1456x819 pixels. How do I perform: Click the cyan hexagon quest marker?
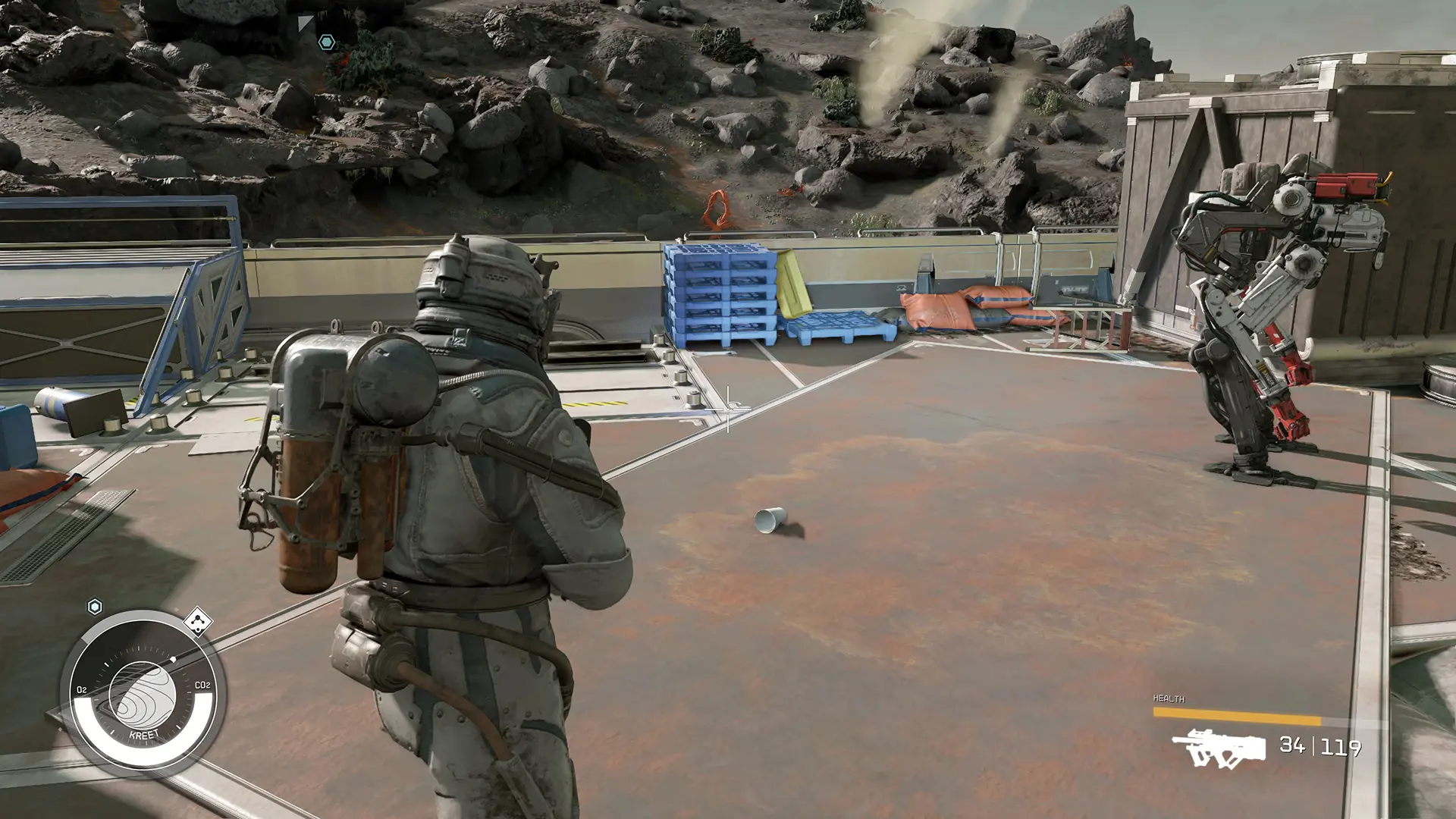point(328,43)
